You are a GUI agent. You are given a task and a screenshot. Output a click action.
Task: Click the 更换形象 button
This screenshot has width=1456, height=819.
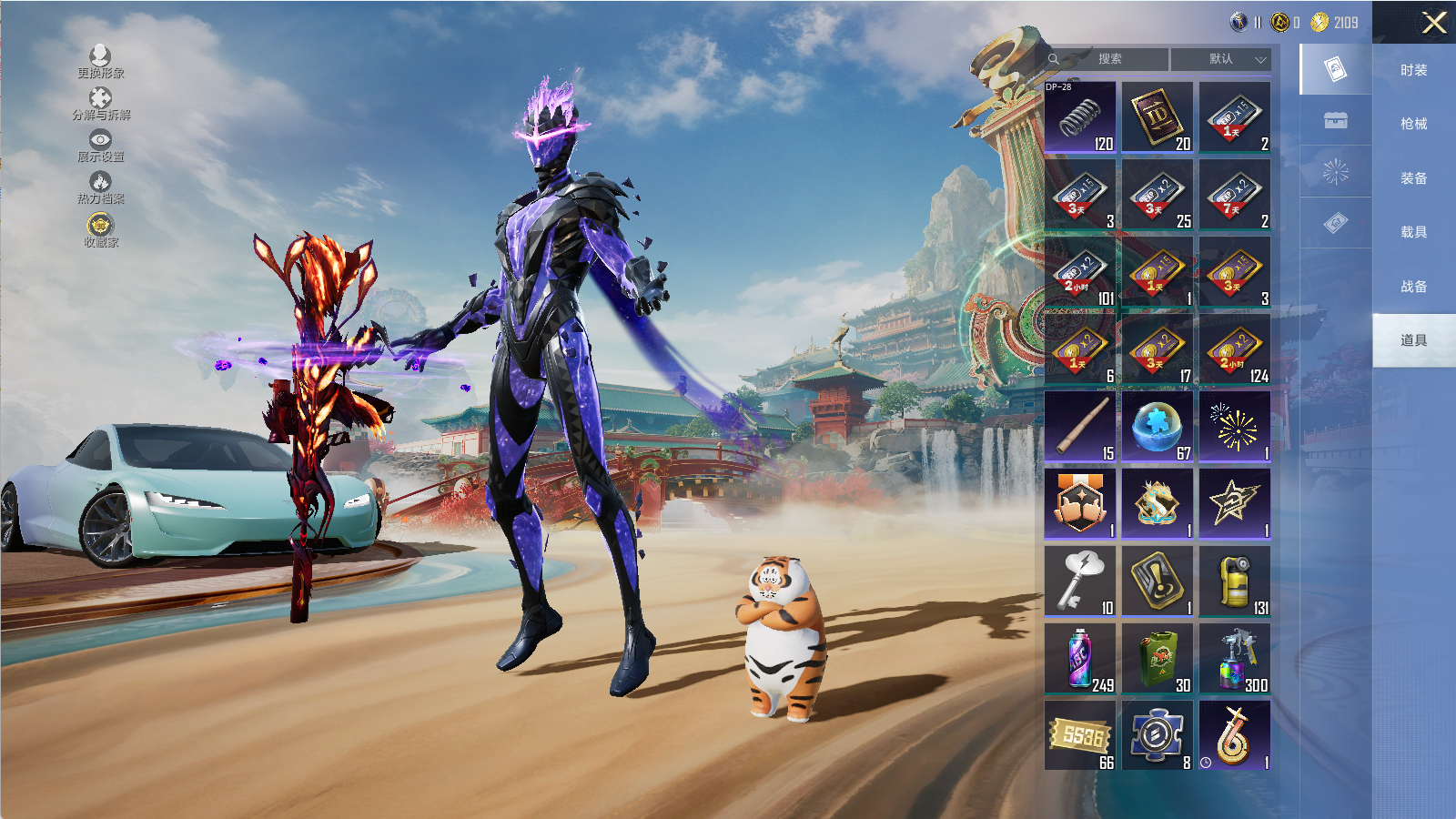[100, 61]
